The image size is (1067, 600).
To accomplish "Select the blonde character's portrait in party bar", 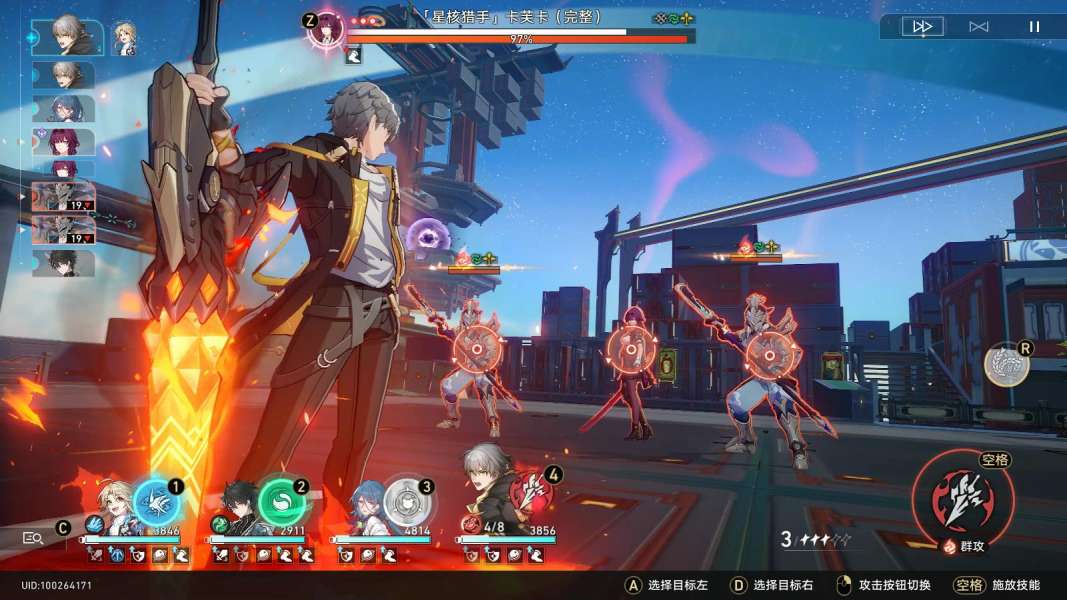I will pos(112,504).
